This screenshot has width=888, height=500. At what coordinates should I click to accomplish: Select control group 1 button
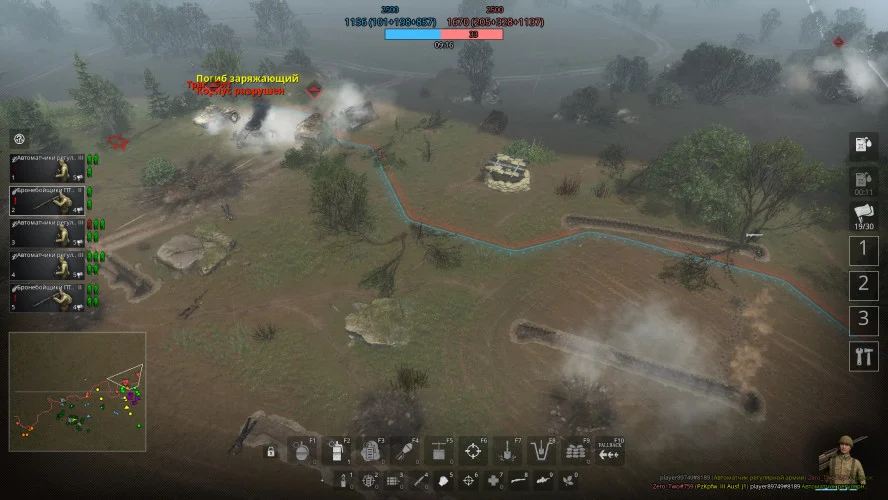coord(863,251)
